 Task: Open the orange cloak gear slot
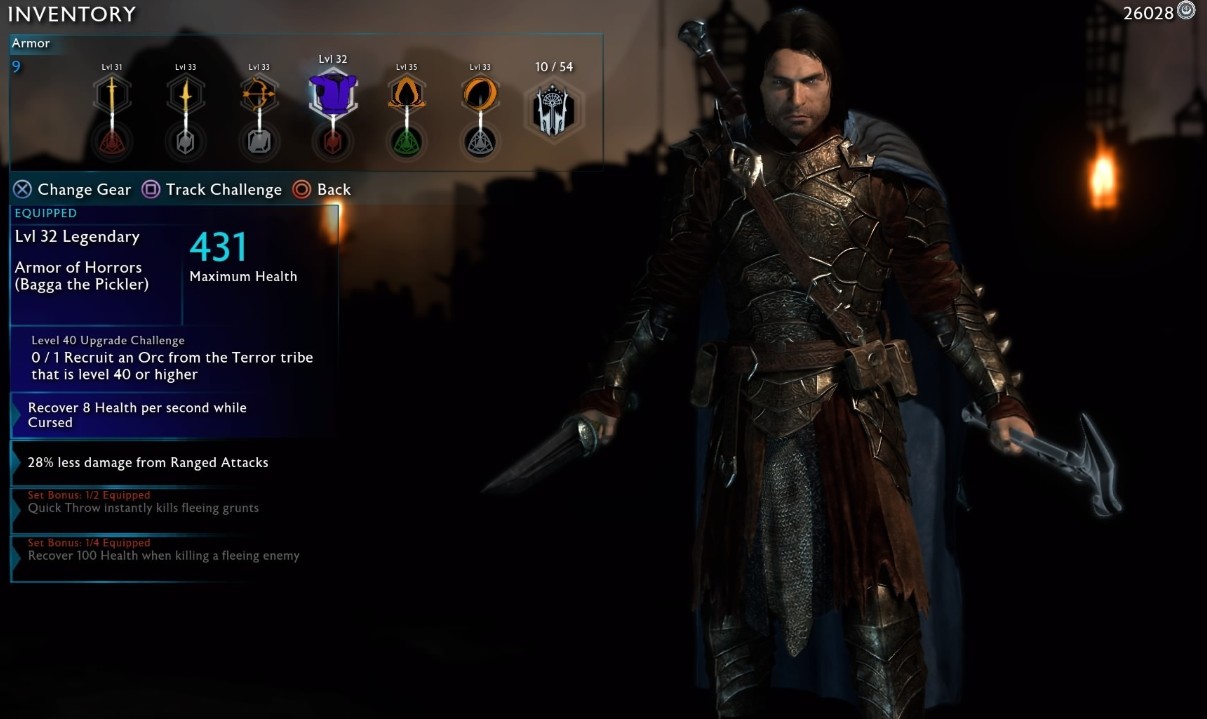point(406,96)
